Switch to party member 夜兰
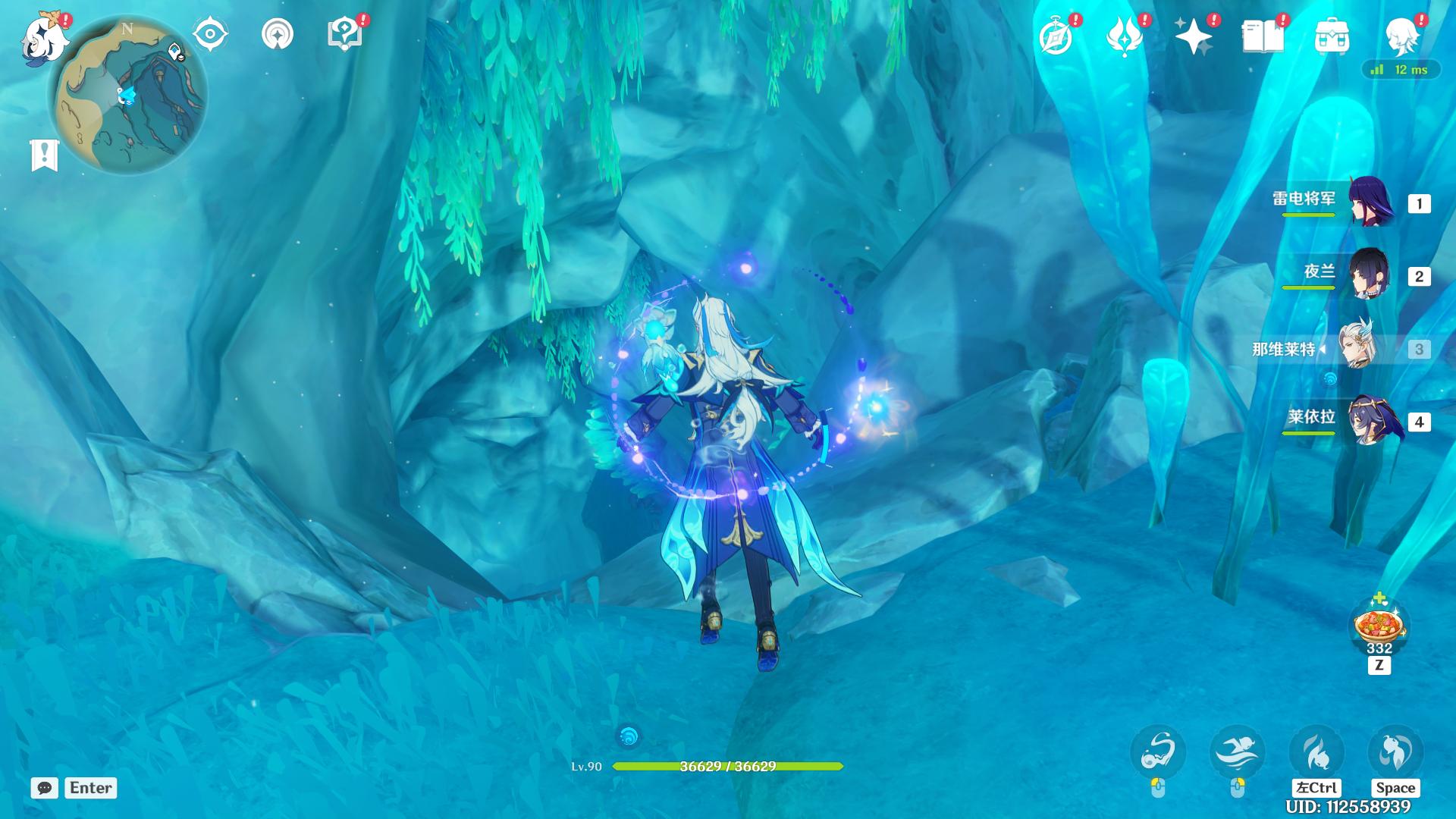This screenshot has width=1456, height=819. point(1370,274)
